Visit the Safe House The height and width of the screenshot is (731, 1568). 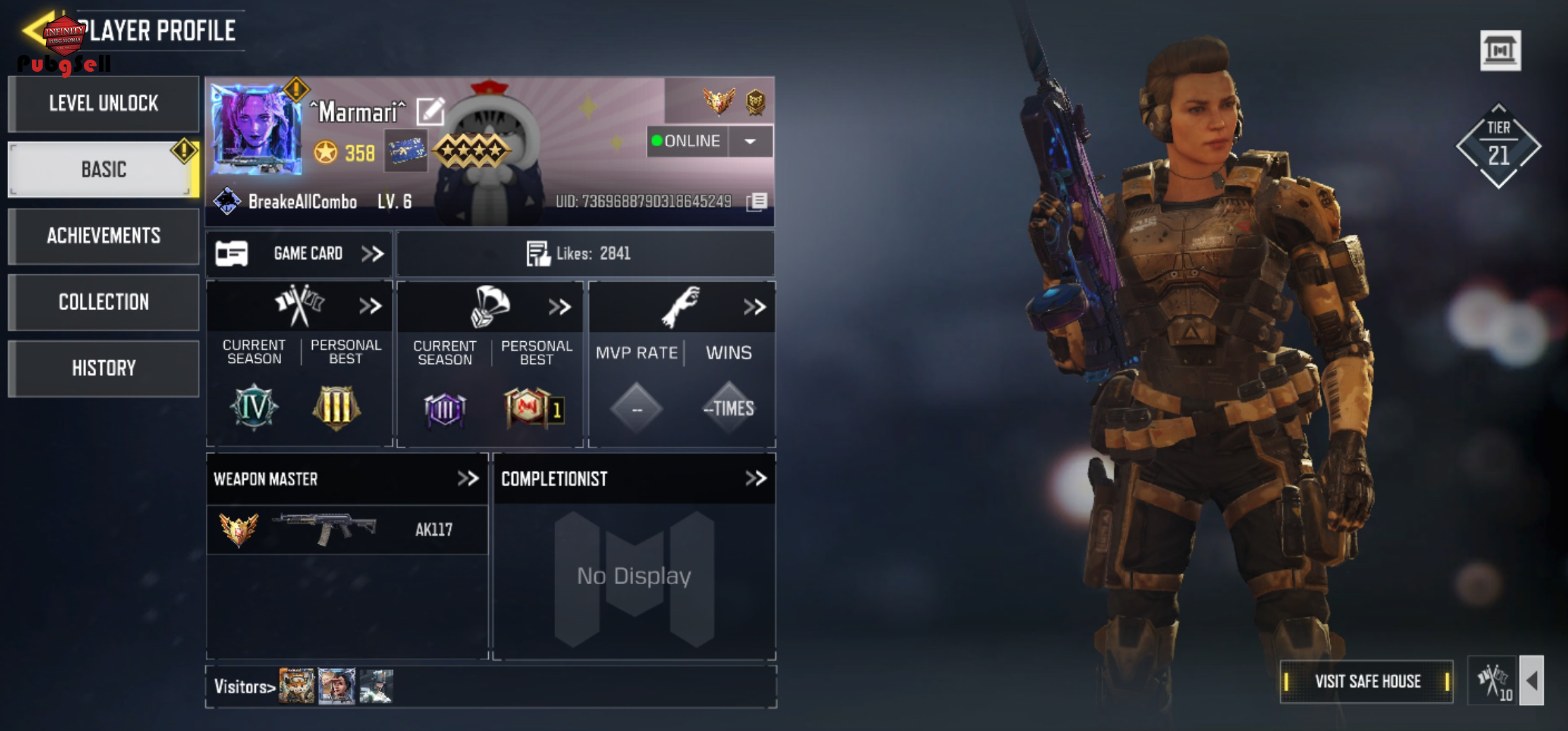(x=1367, y=682)
